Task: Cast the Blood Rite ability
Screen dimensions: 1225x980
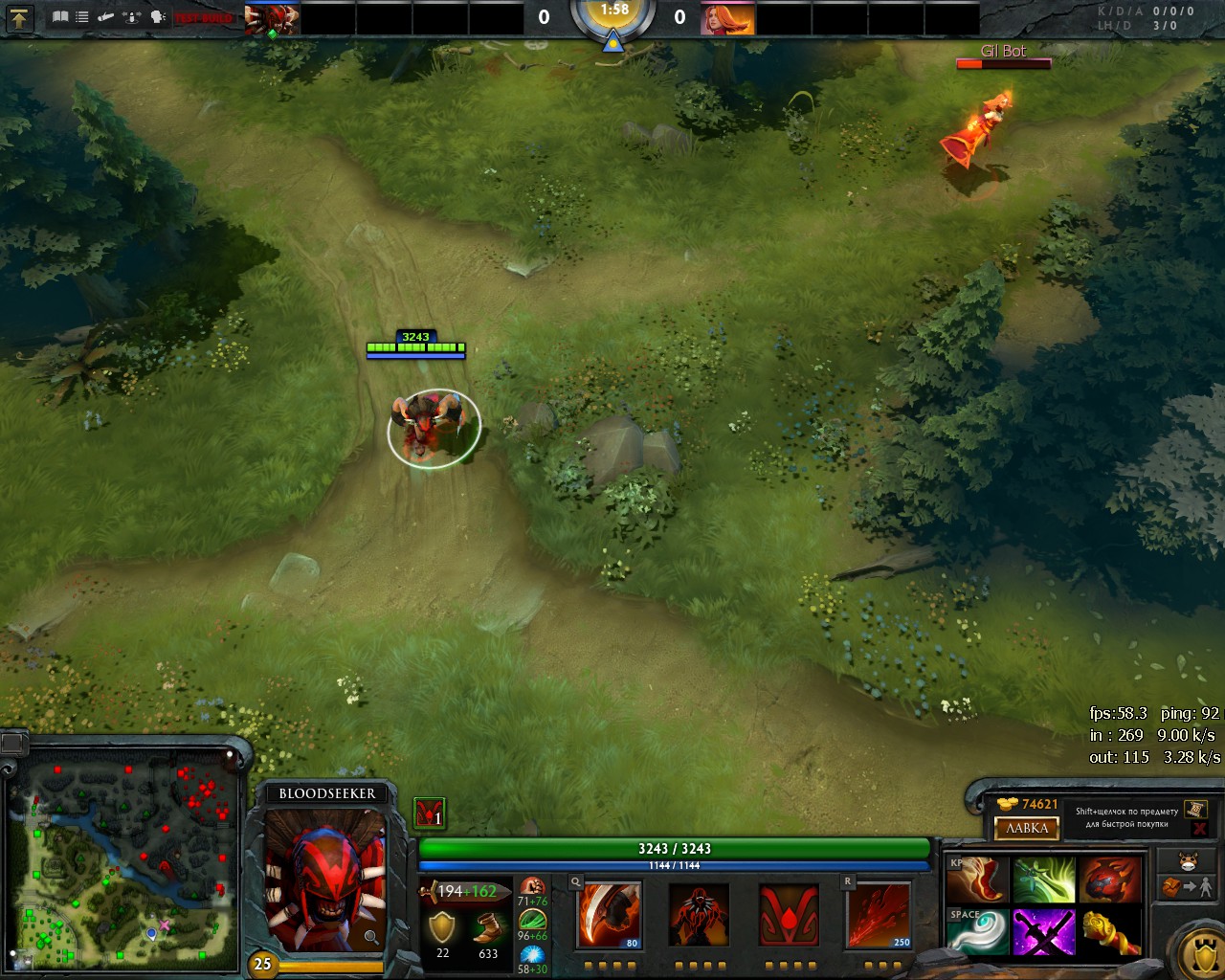Action: (699, 915)
